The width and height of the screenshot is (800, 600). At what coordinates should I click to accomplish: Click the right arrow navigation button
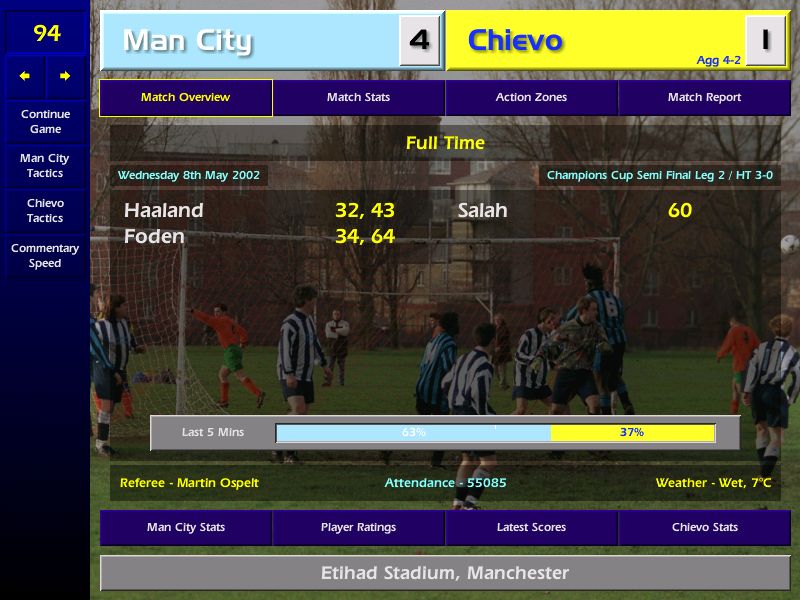coord(65,76)
